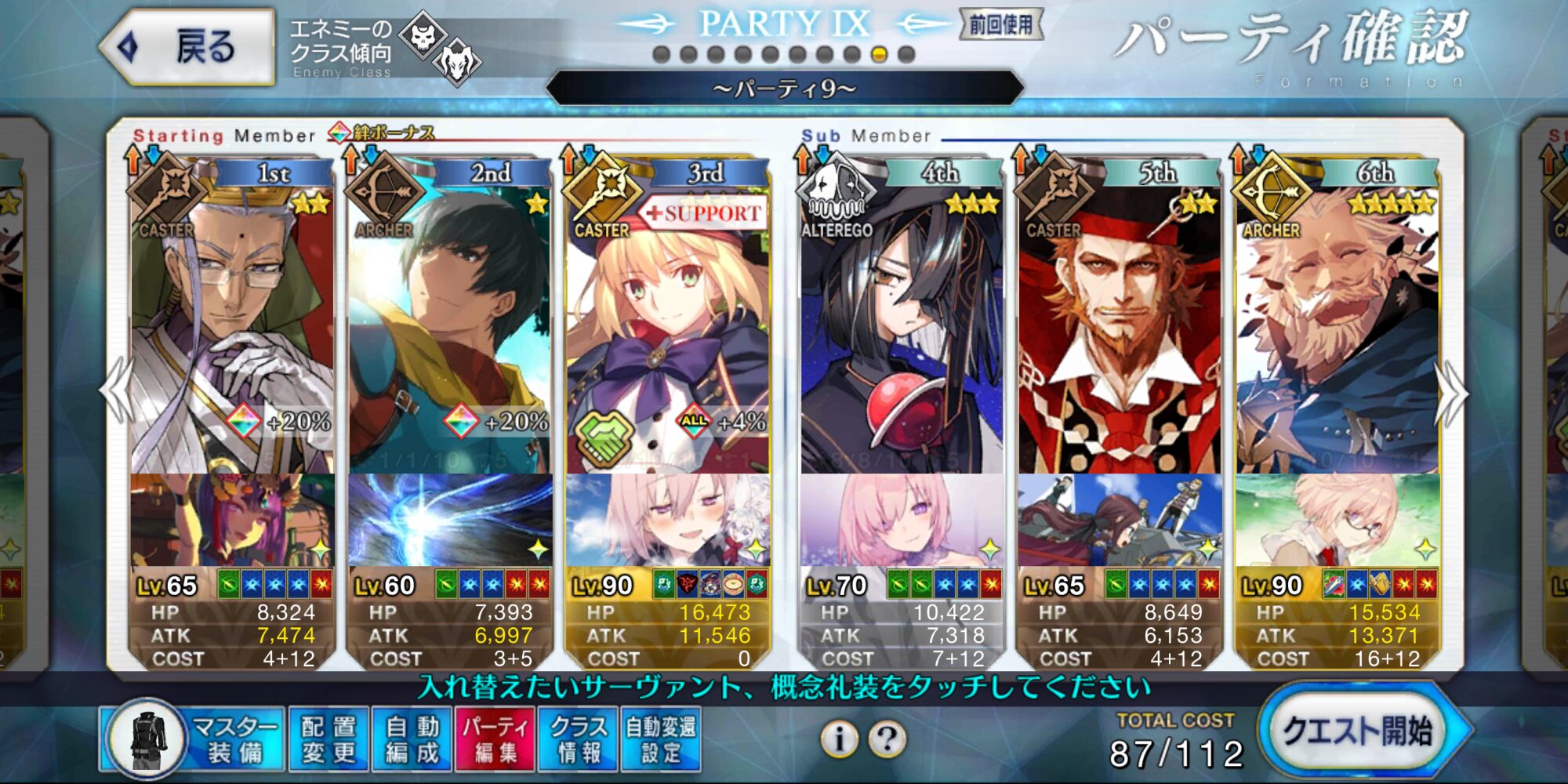Tap the 前回使用 last-used tag
Screen dimensions: 1568x784
[x=1001, y=25]
